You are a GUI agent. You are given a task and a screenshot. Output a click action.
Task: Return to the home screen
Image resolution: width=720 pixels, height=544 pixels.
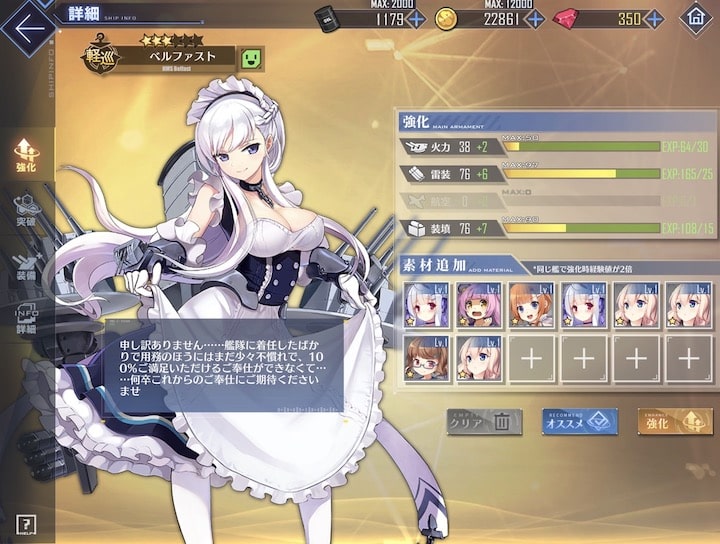point(695,18)
